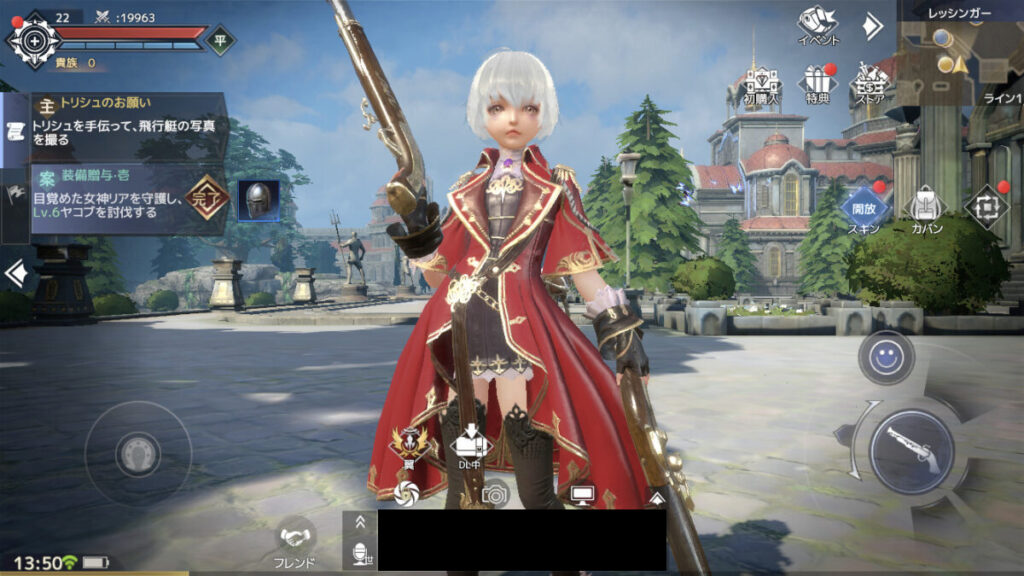Toggle the microphone voice chat

point(359,553)
